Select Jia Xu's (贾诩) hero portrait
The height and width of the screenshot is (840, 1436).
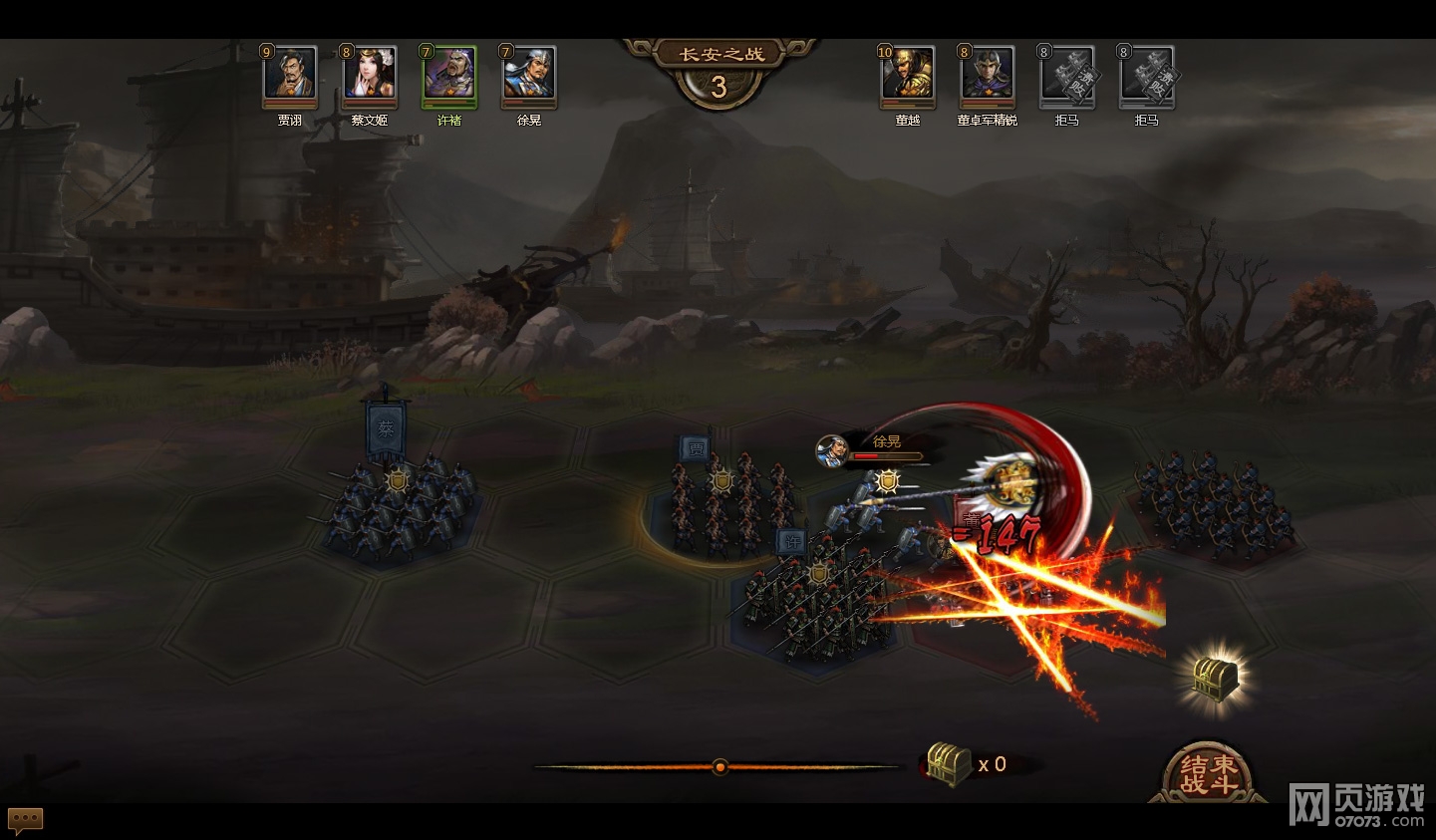(x=290, y=75)
